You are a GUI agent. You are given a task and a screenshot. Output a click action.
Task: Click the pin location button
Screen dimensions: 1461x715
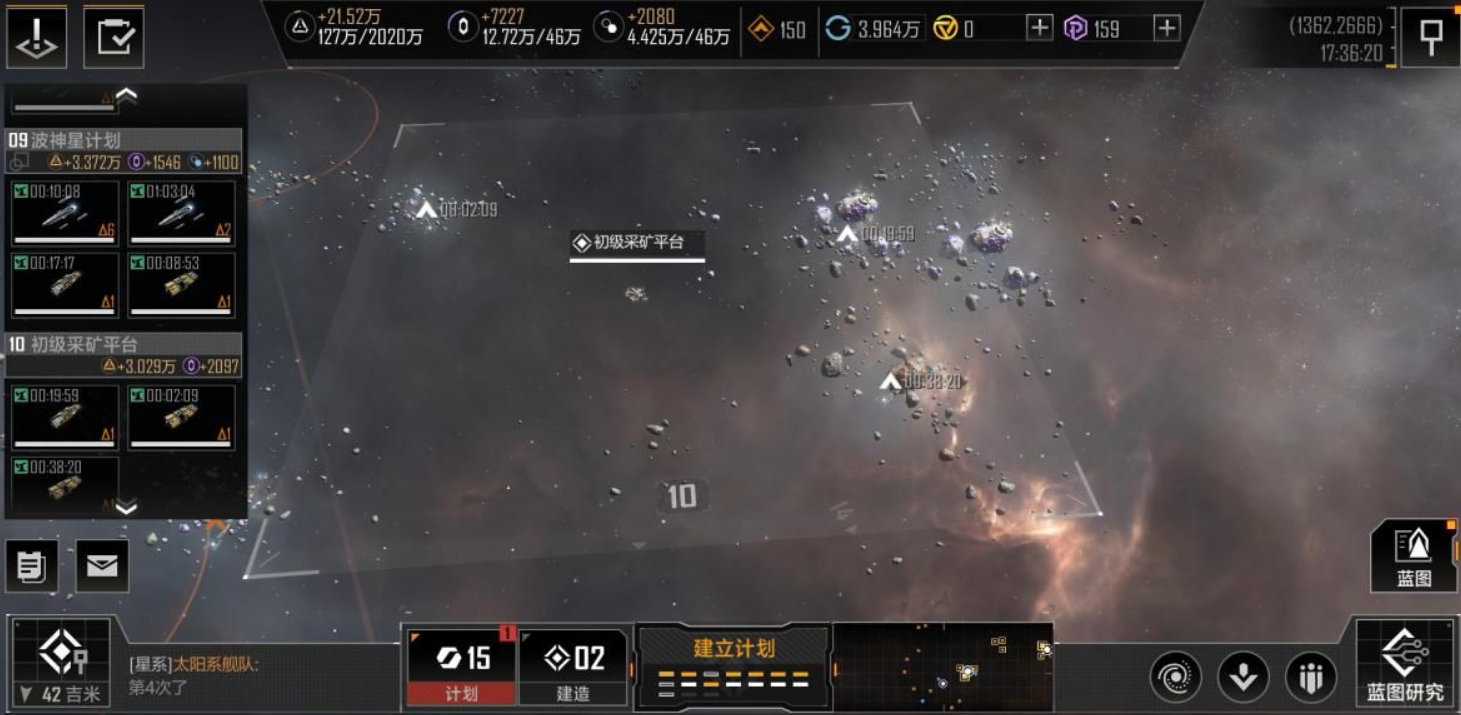[x=1429, y=38]
